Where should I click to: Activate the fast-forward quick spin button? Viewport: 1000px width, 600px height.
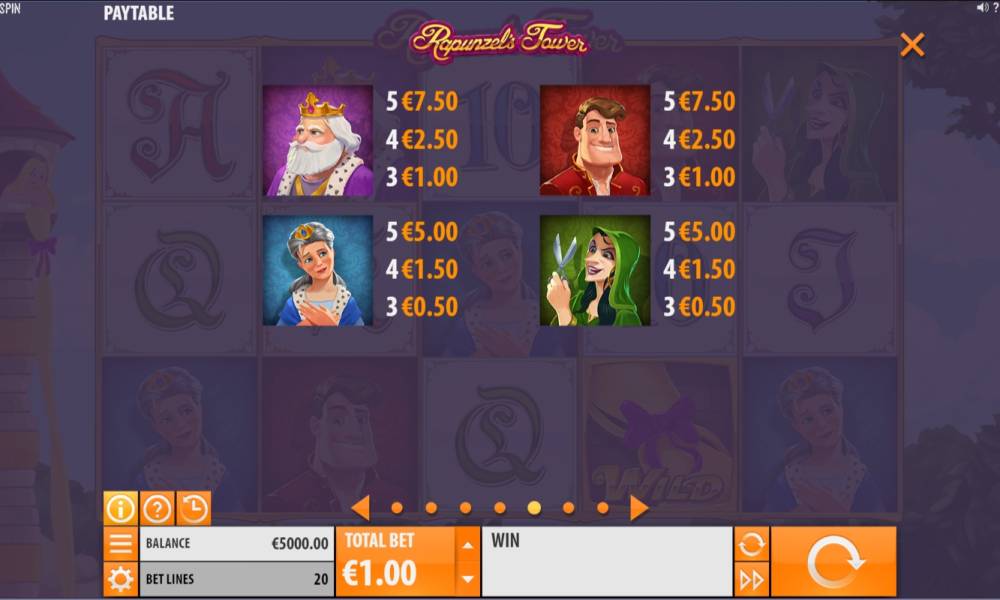(x=751, y=579)
